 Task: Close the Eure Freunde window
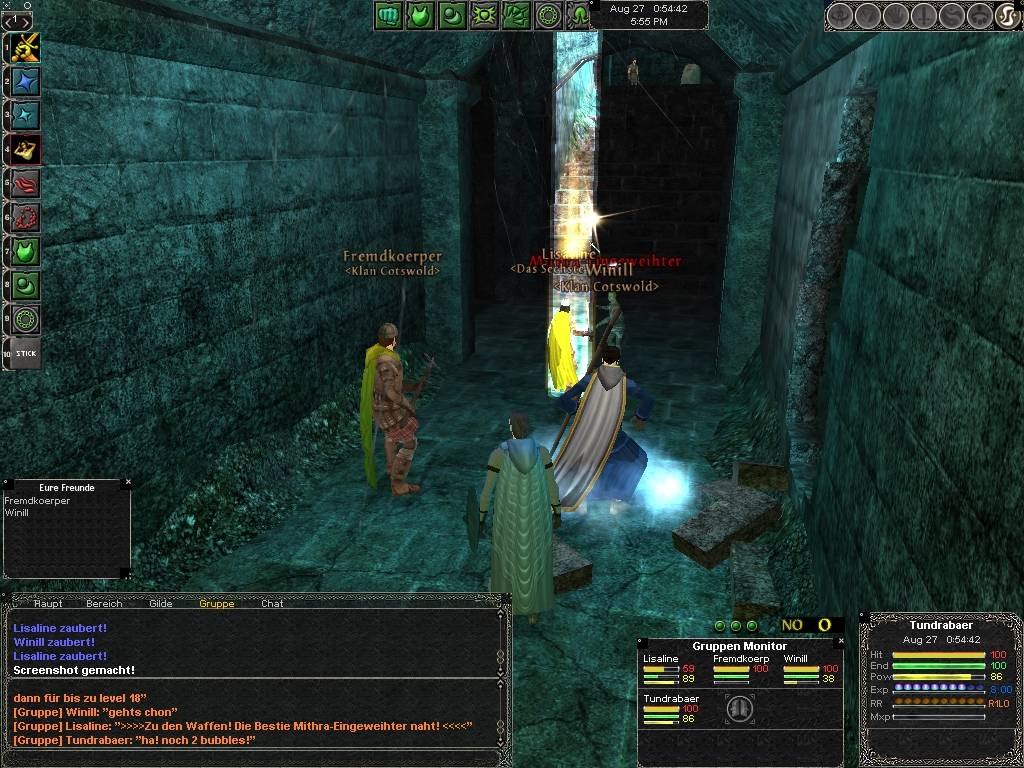click(x=127, y=483)
